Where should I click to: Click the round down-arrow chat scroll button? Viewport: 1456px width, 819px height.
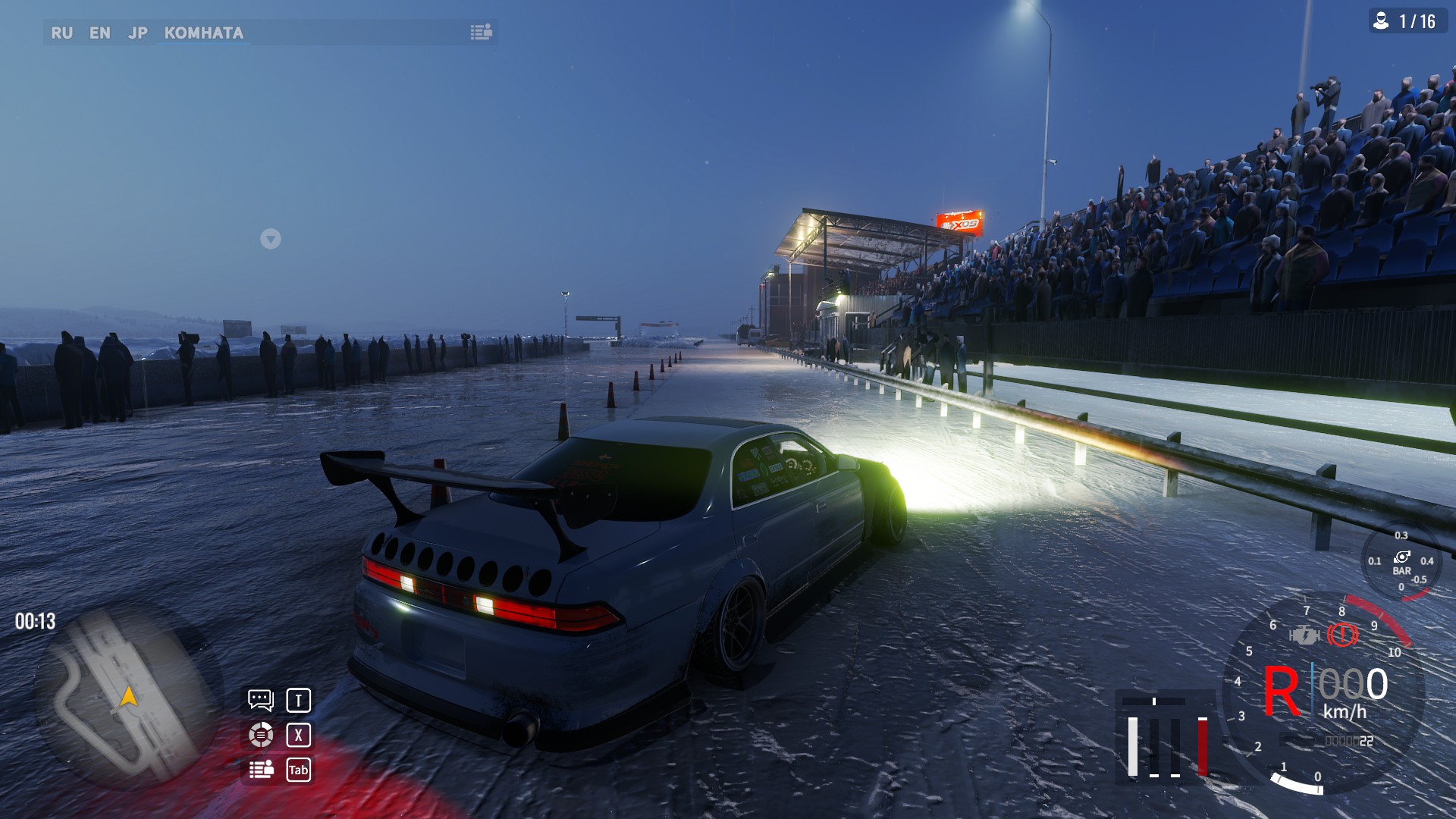[271, 239]
